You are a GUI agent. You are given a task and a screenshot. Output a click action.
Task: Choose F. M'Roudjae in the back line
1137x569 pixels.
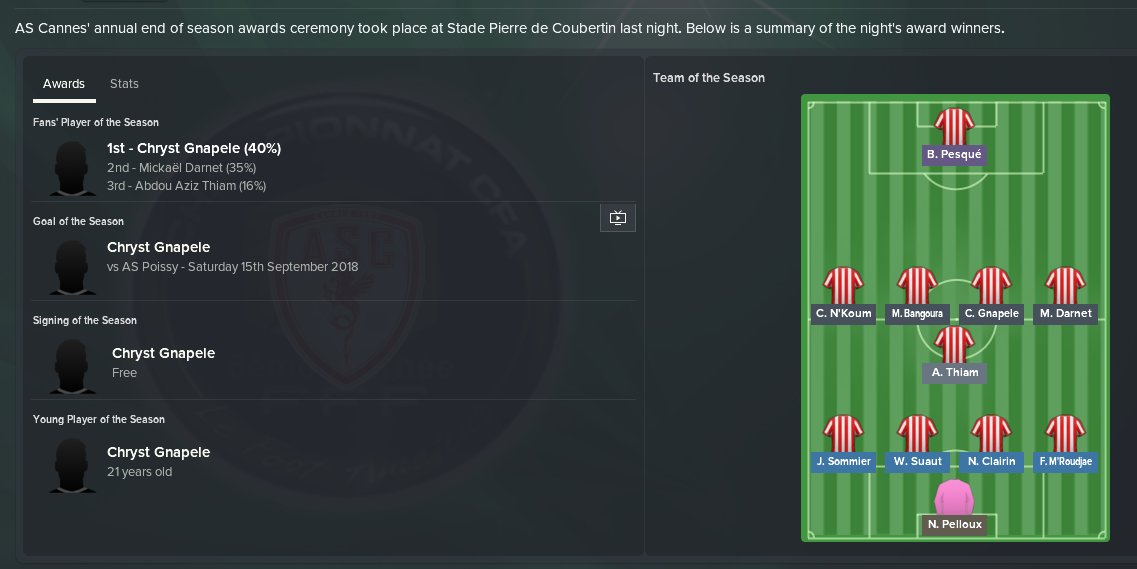[1065, 461]
